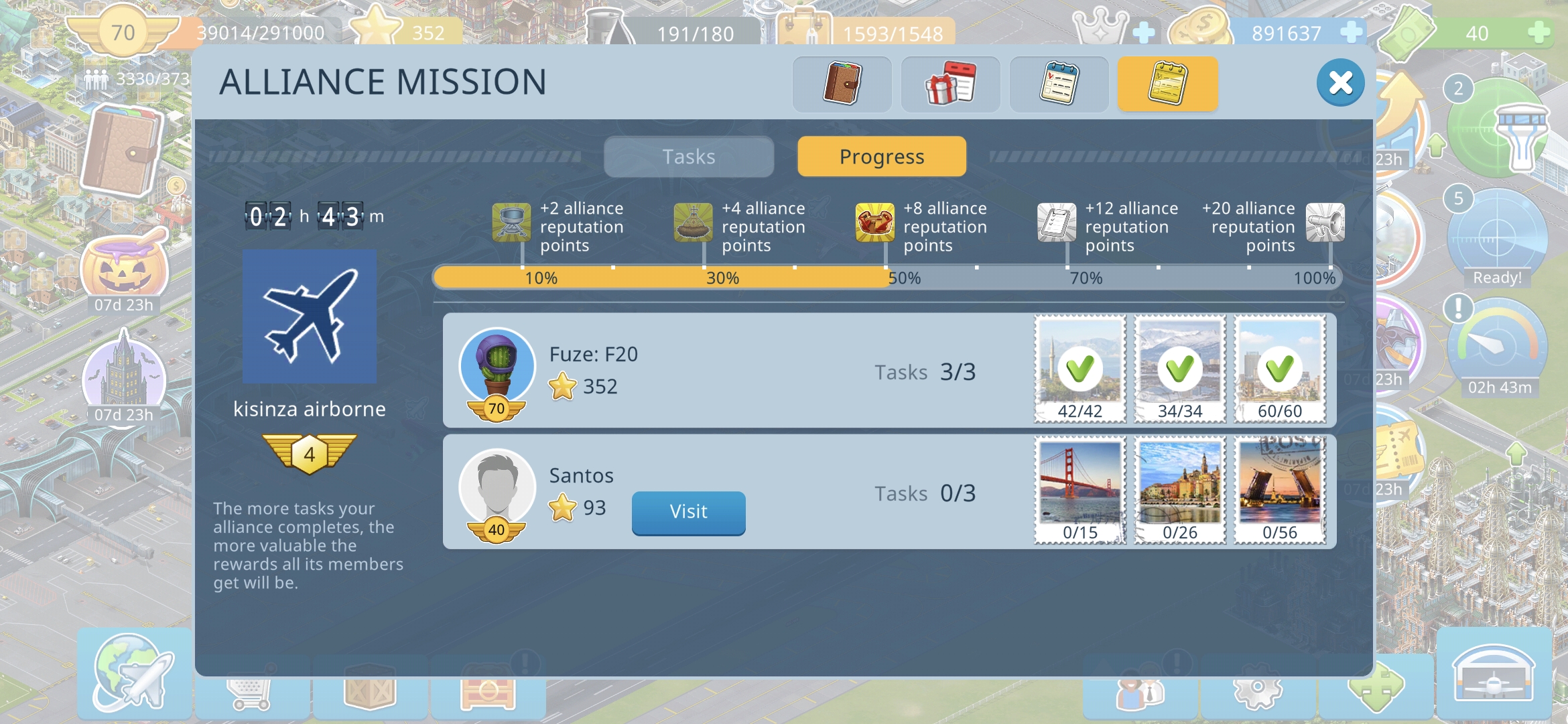Viewport: 1568px width, 724px height.
Task: Select the Progress tab
Action: 882,157
